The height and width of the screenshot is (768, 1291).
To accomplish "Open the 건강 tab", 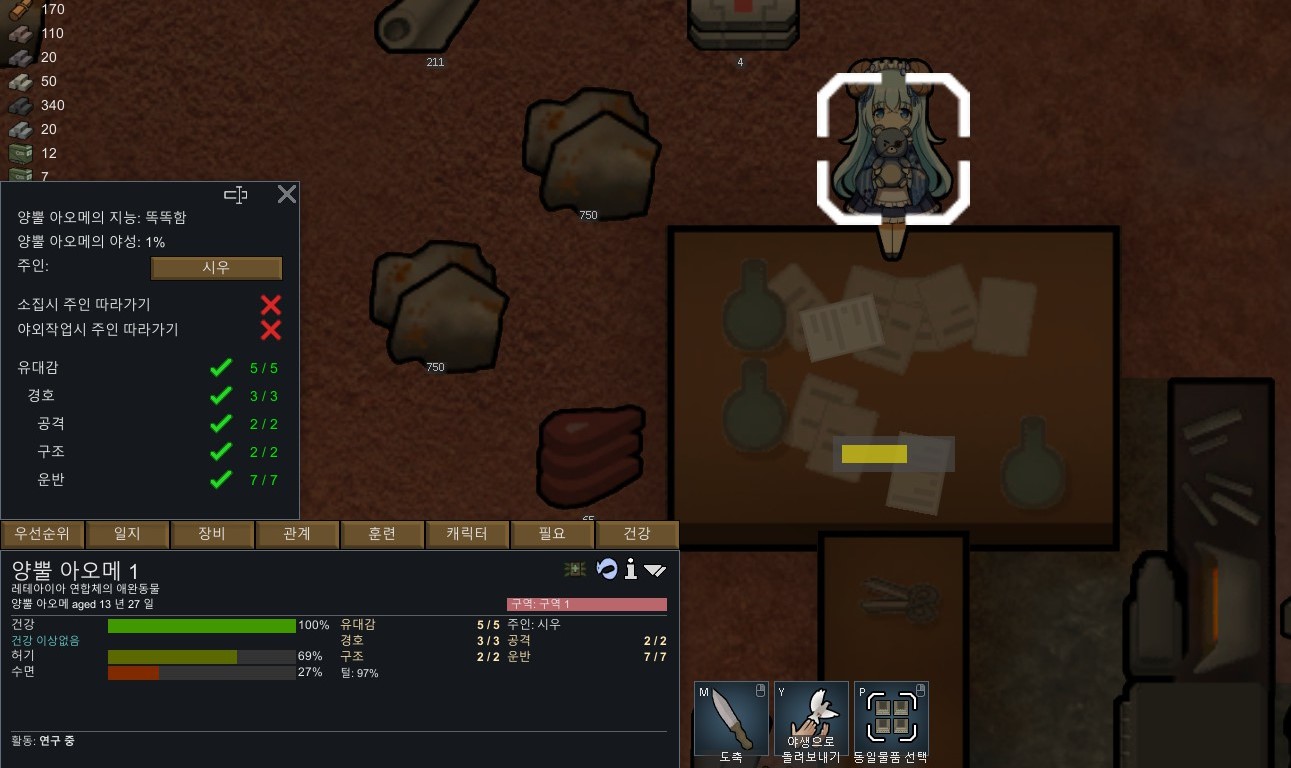I will pyautogui.click(x=637, y=534).
